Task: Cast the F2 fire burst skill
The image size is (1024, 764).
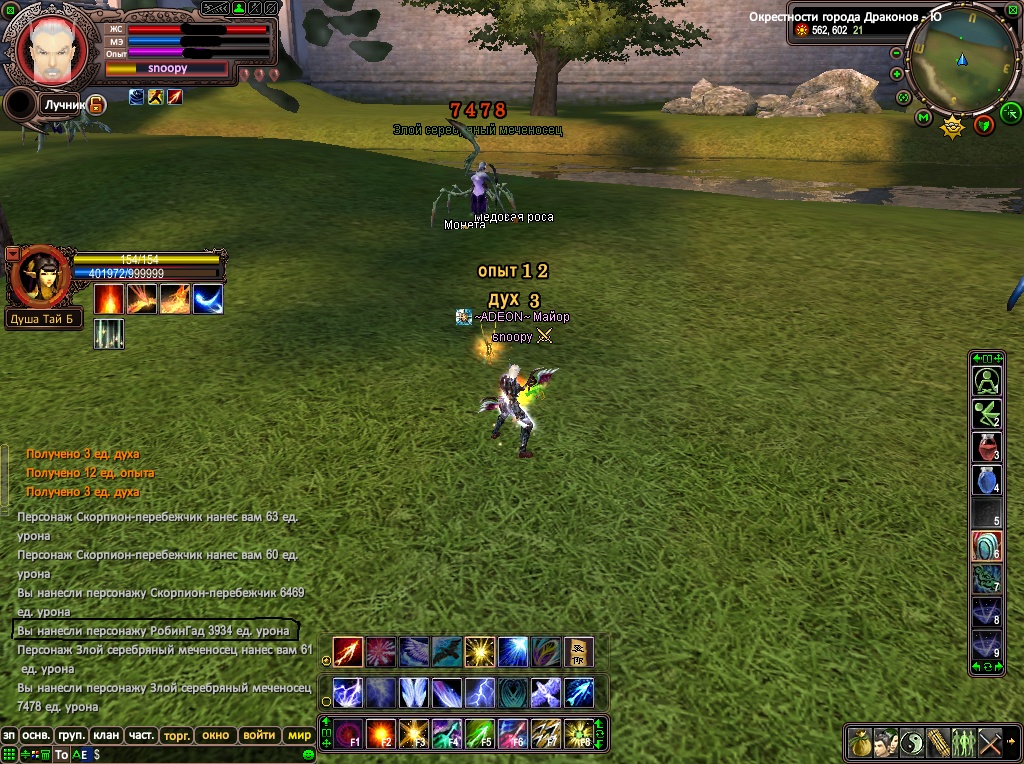Action: (381, 734)
